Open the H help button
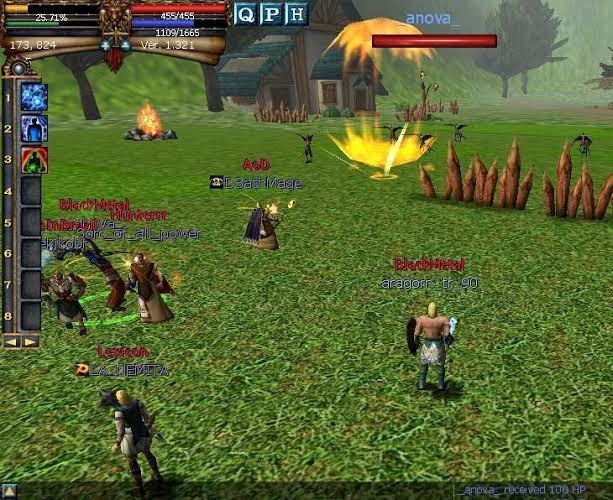The width and height of the screenshot is (613, 500). [x=295, y=14]
